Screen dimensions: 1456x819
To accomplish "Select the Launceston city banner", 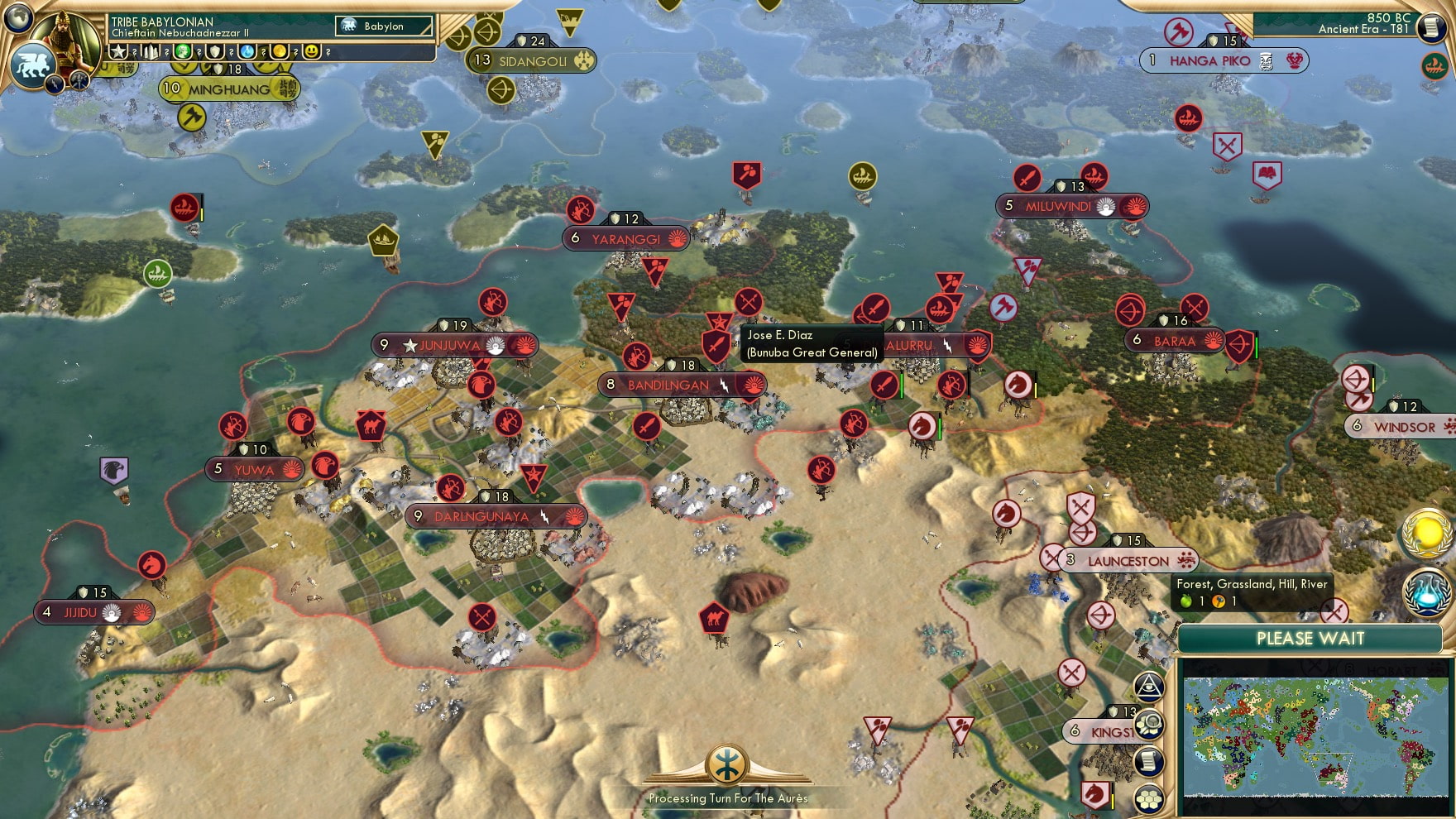I will pos(1128,560).
